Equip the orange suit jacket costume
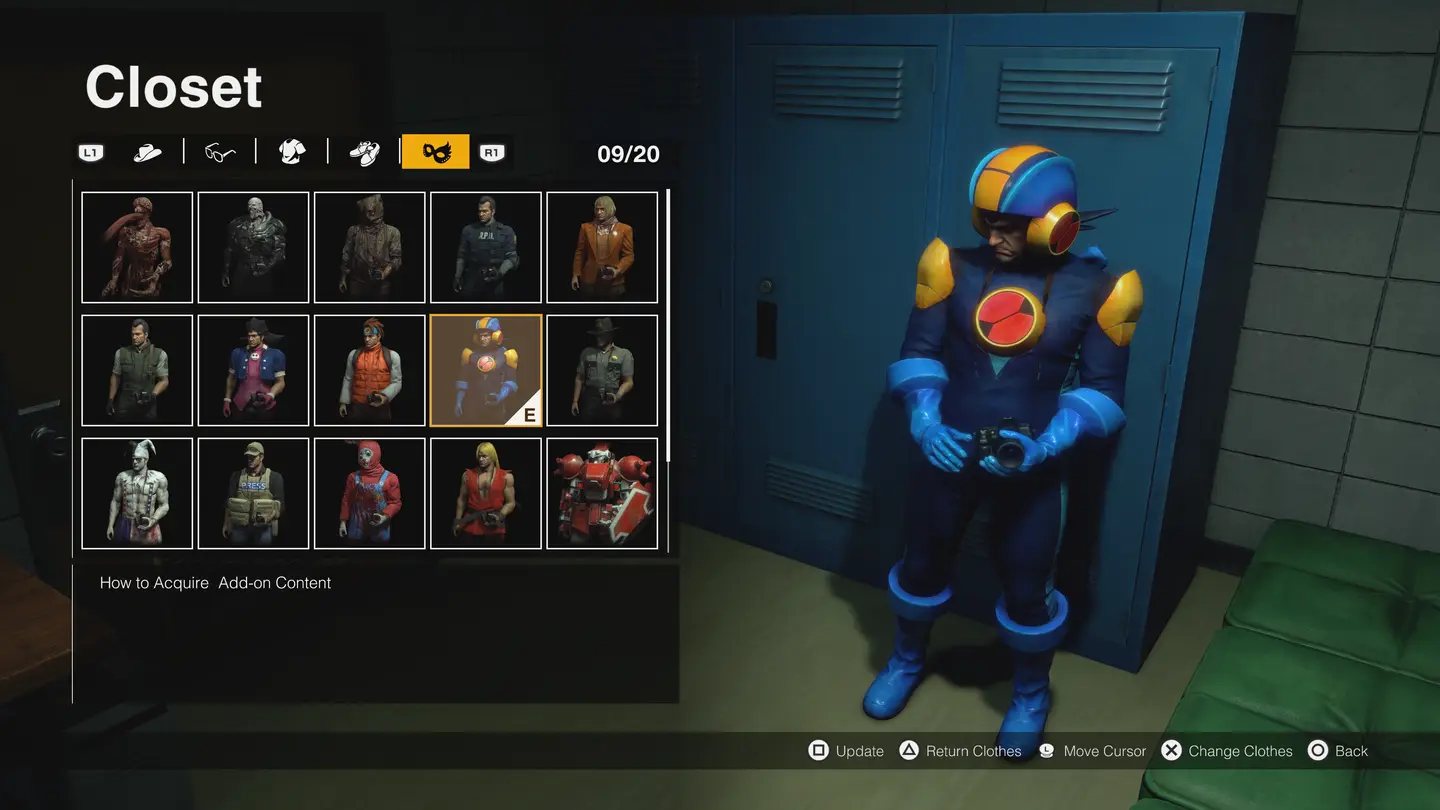The image size is (1440, 810). coord(602,247)
